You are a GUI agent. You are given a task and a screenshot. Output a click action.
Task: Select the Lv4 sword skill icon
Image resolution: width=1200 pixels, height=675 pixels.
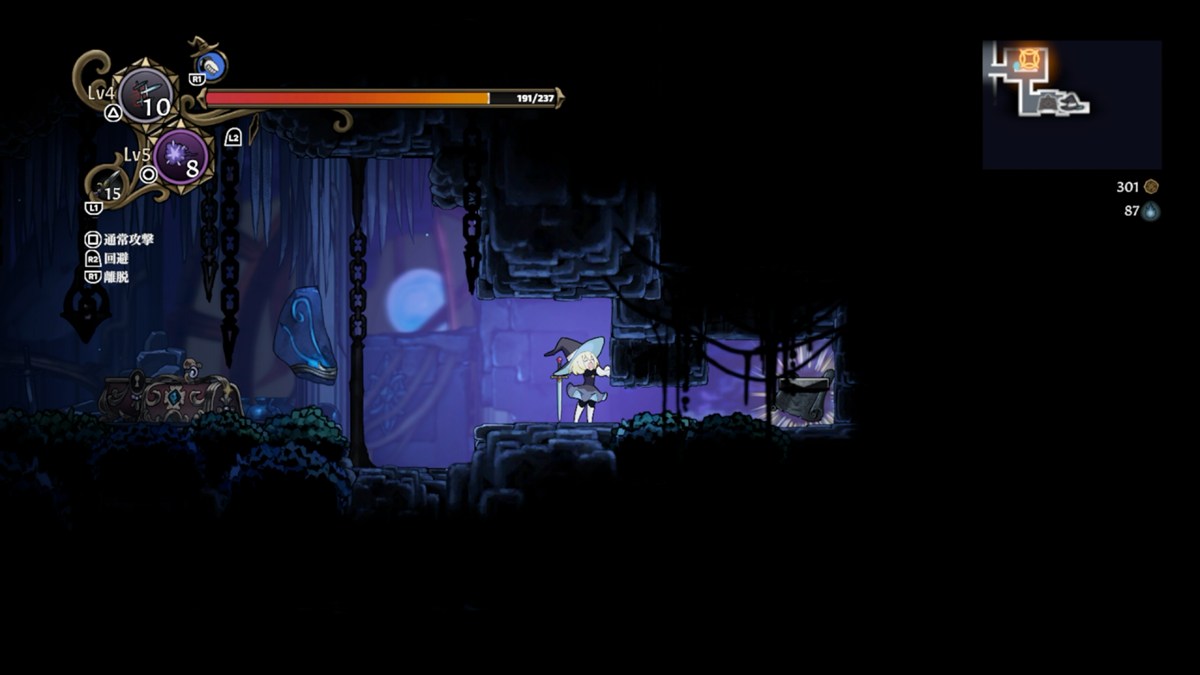tap(146, 95)
